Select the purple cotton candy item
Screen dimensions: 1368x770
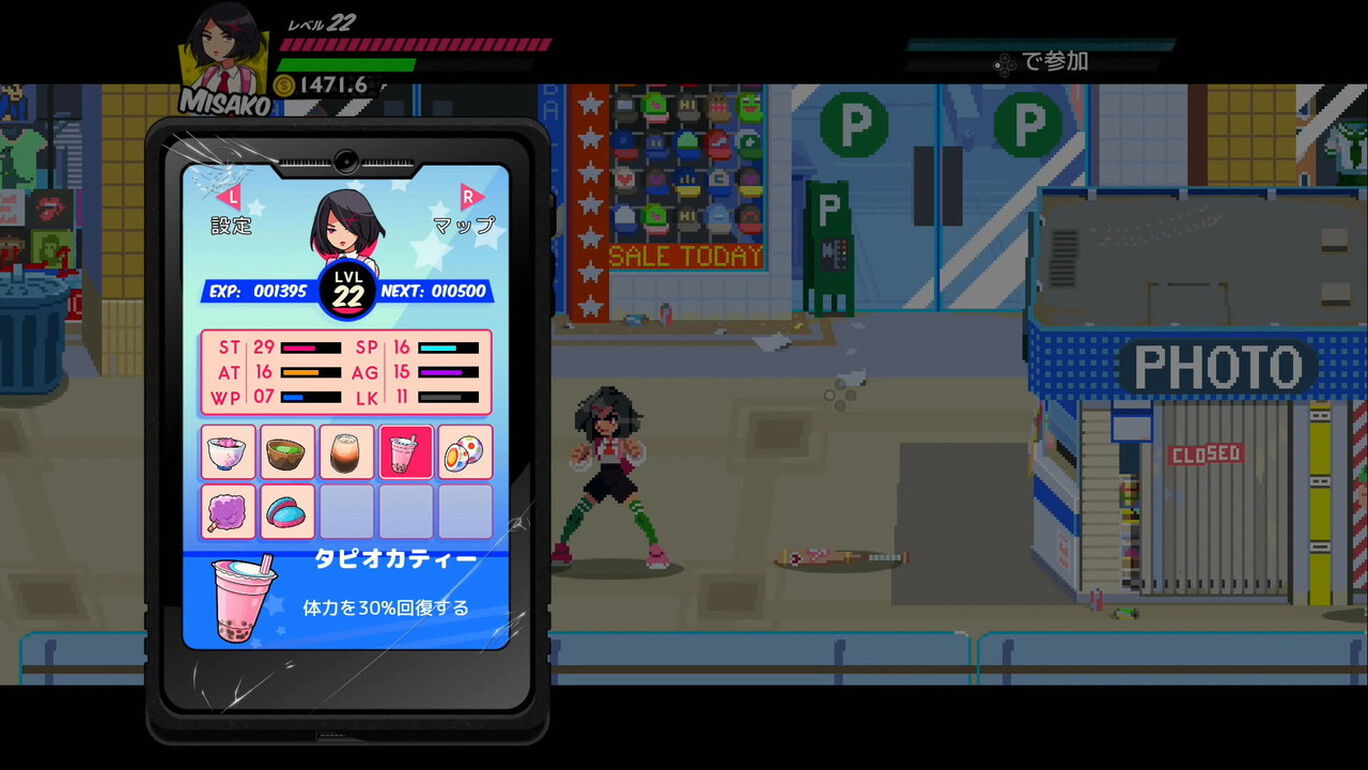[x=228, y=511]
